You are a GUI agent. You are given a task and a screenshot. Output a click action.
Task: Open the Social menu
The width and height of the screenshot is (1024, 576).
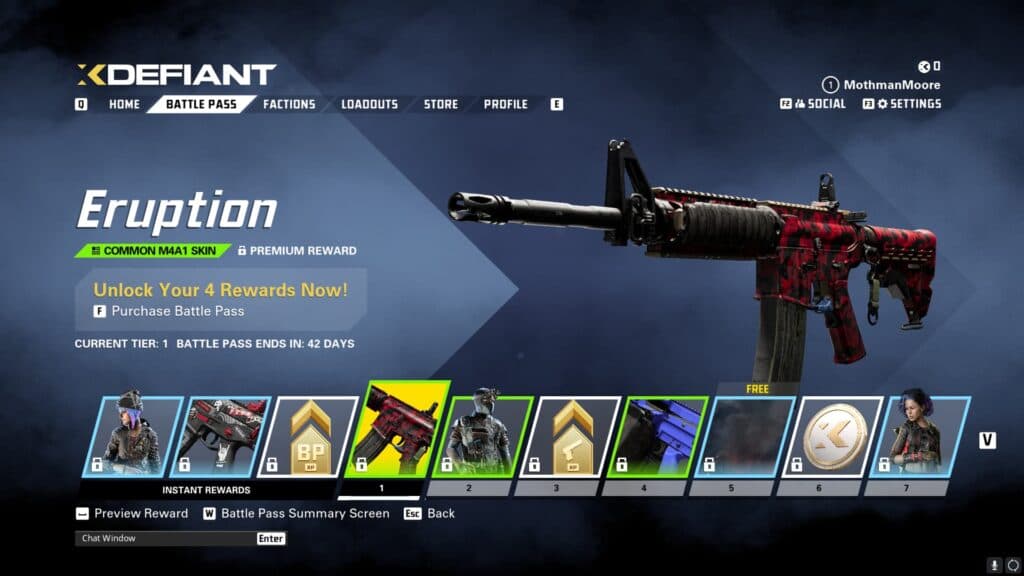tap(819, 104)
